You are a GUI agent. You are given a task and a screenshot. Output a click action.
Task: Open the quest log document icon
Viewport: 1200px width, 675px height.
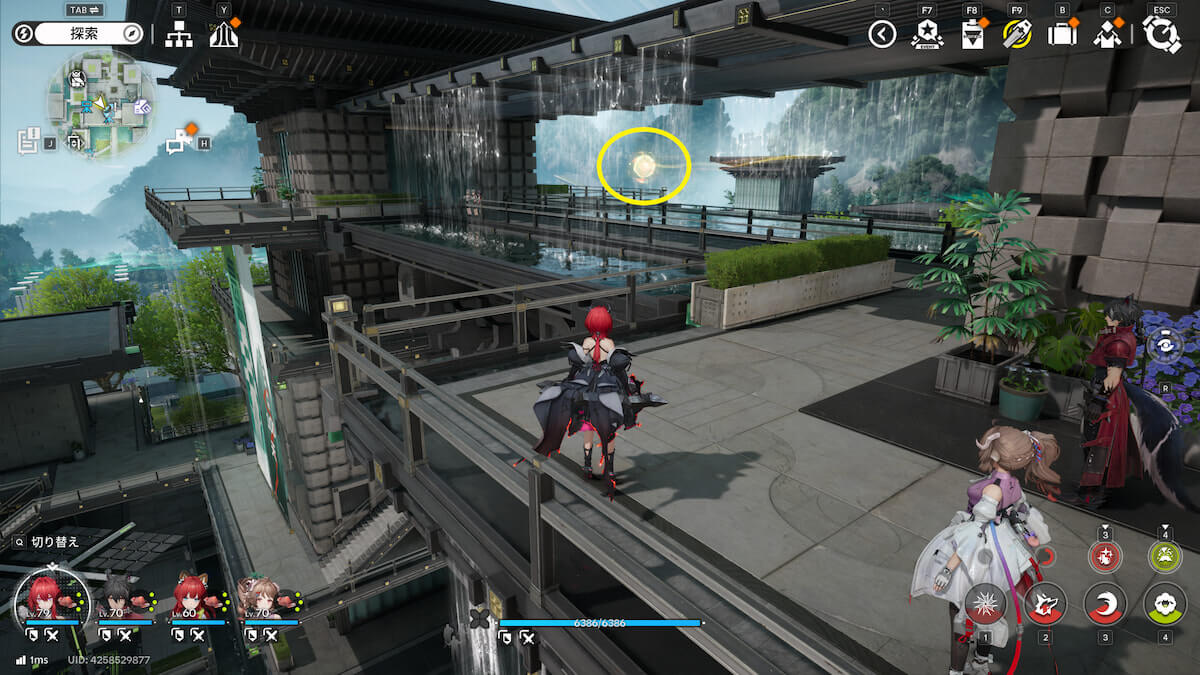(28, 141)
